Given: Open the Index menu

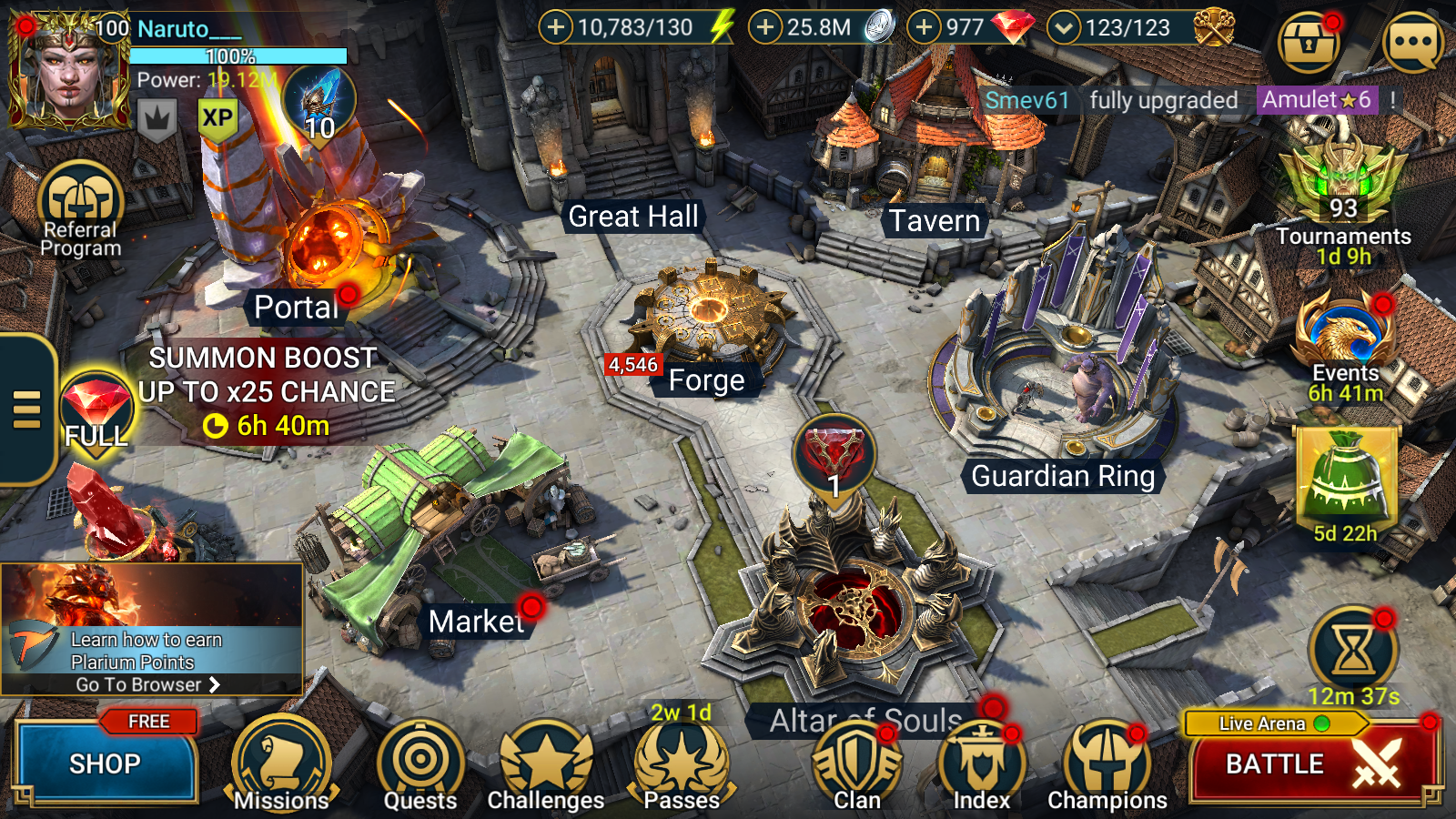Looking at the screenshot, I should click(981, 764).
